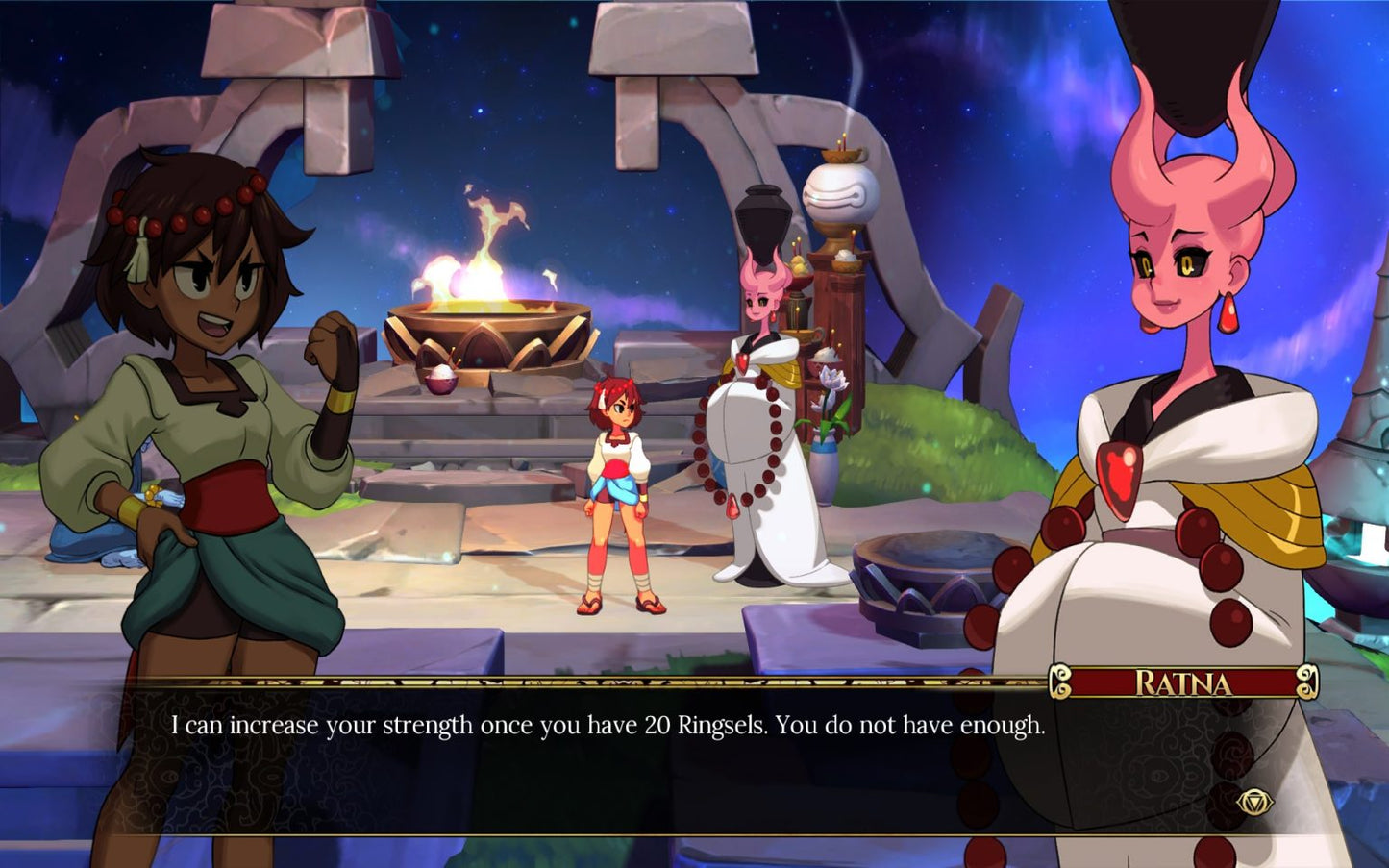Select the Ratna nameplate banner
The height and width of the screenshot is (868, 1389).
[x=1184, y=684]
